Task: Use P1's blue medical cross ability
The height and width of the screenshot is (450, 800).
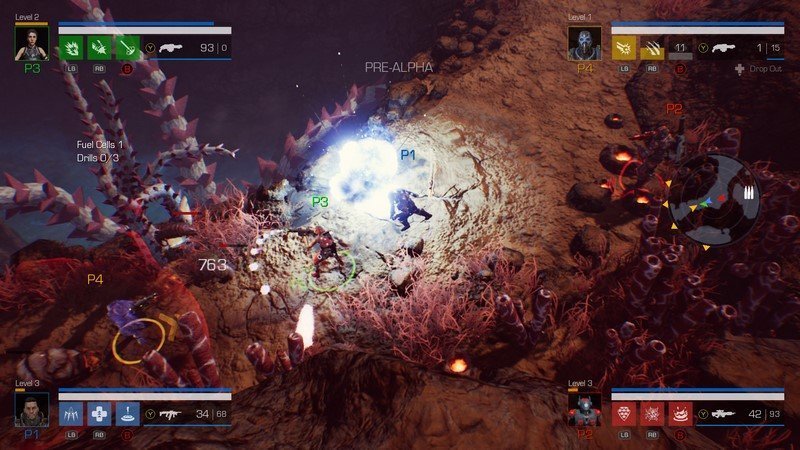Action: point(100,414)
